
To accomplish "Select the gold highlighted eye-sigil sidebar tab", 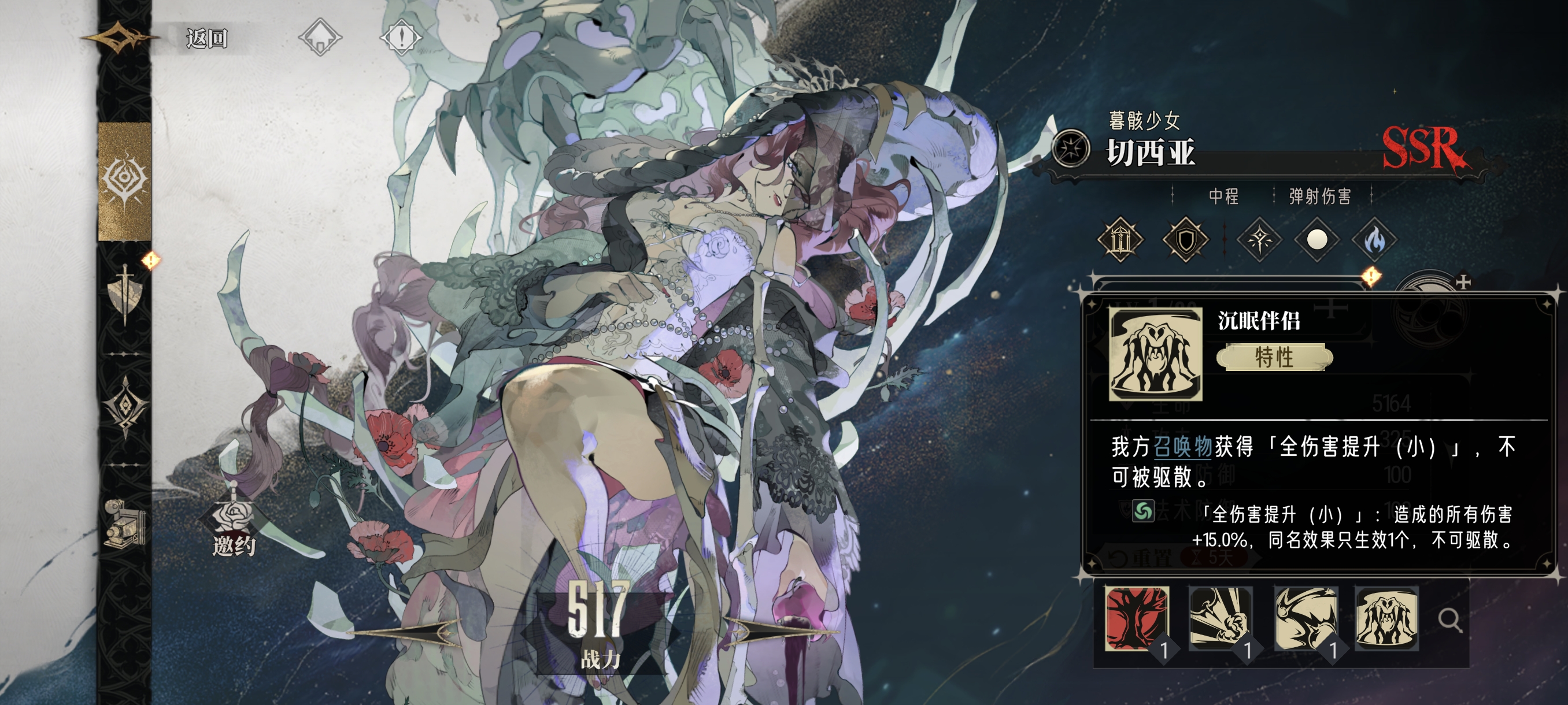I will pyautogui.click(x=125, y=181).
